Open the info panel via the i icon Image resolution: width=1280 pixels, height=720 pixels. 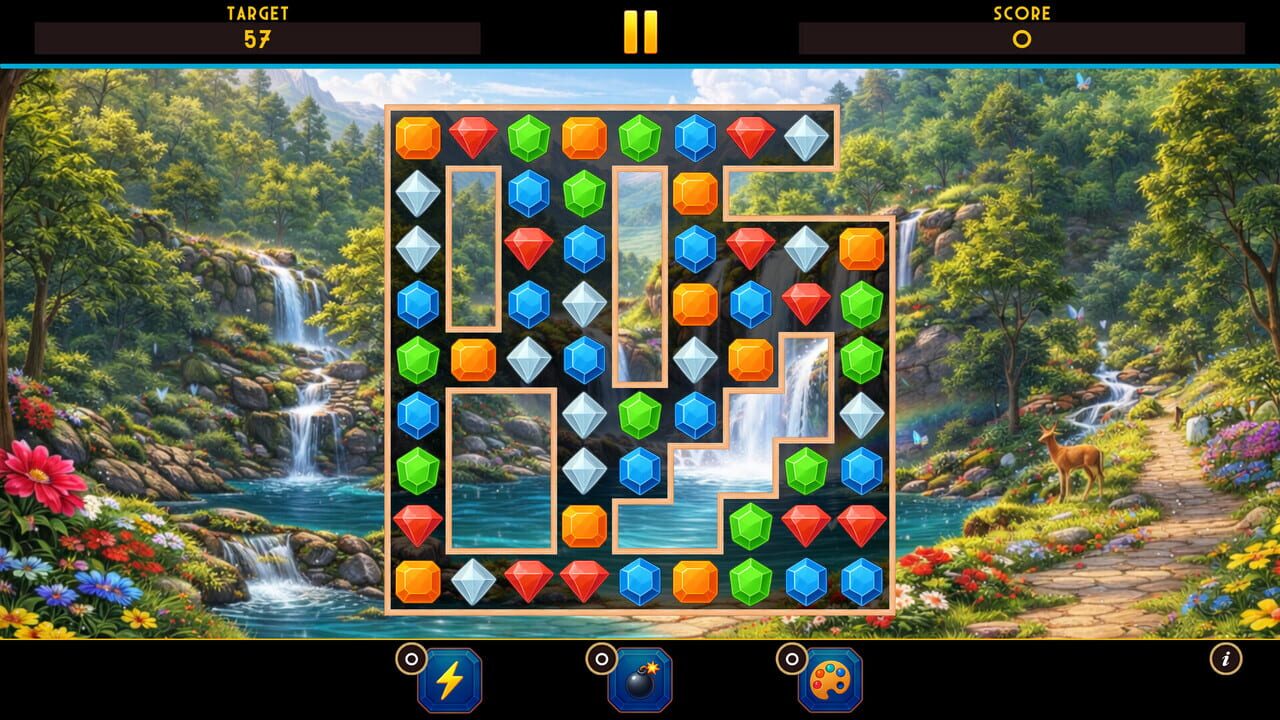point(1227,659)
